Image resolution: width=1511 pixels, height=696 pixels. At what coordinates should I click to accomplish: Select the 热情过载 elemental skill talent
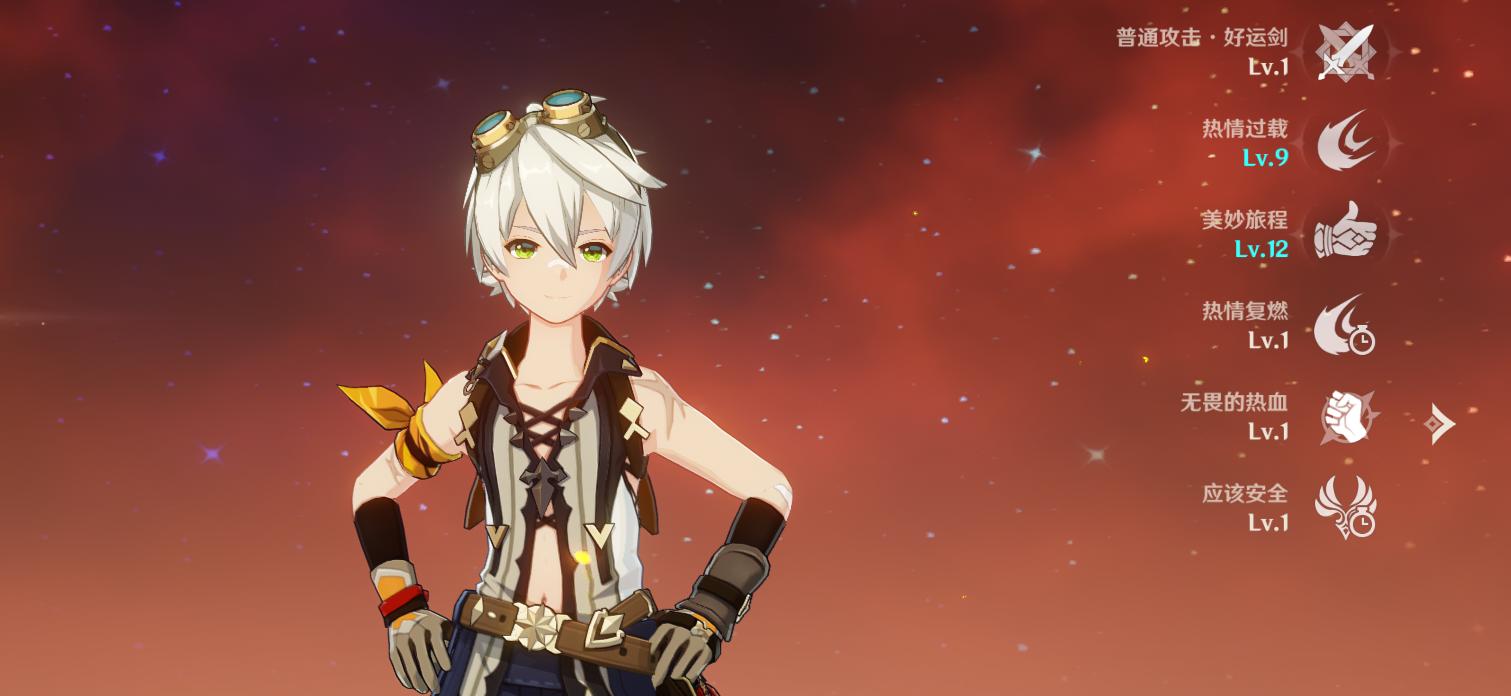[1345, 143]
